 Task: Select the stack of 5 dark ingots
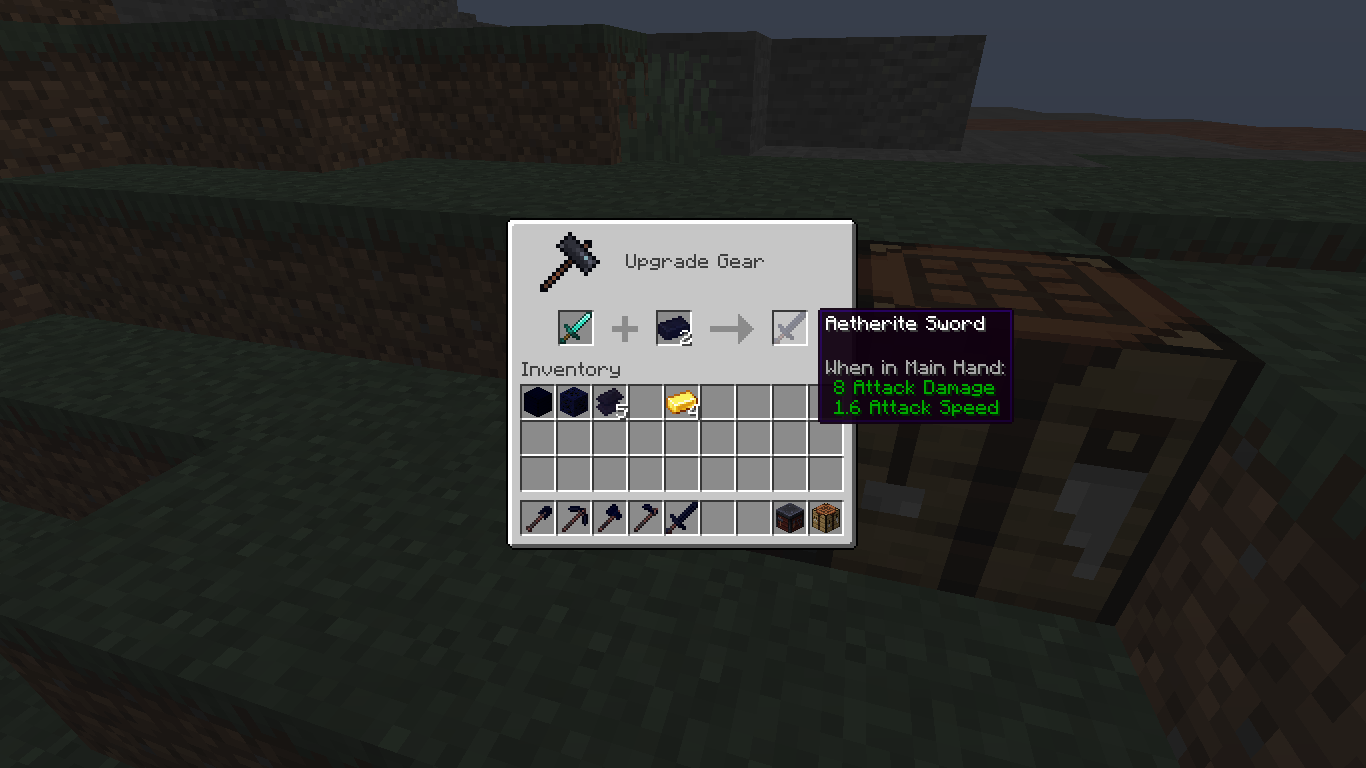pyautogui.click(x=610, y=401)
